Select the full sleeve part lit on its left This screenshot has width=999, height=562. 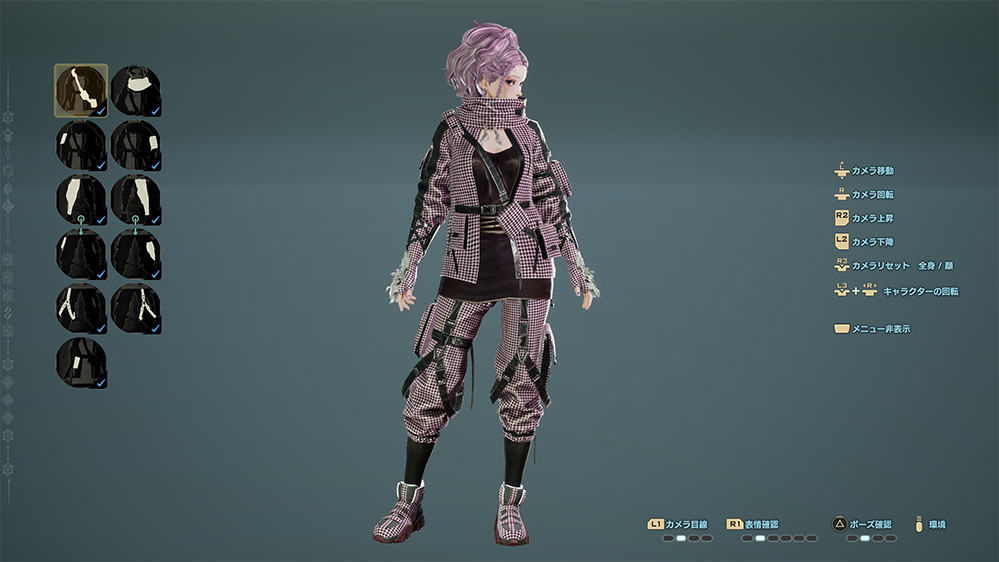pos(81,199)
